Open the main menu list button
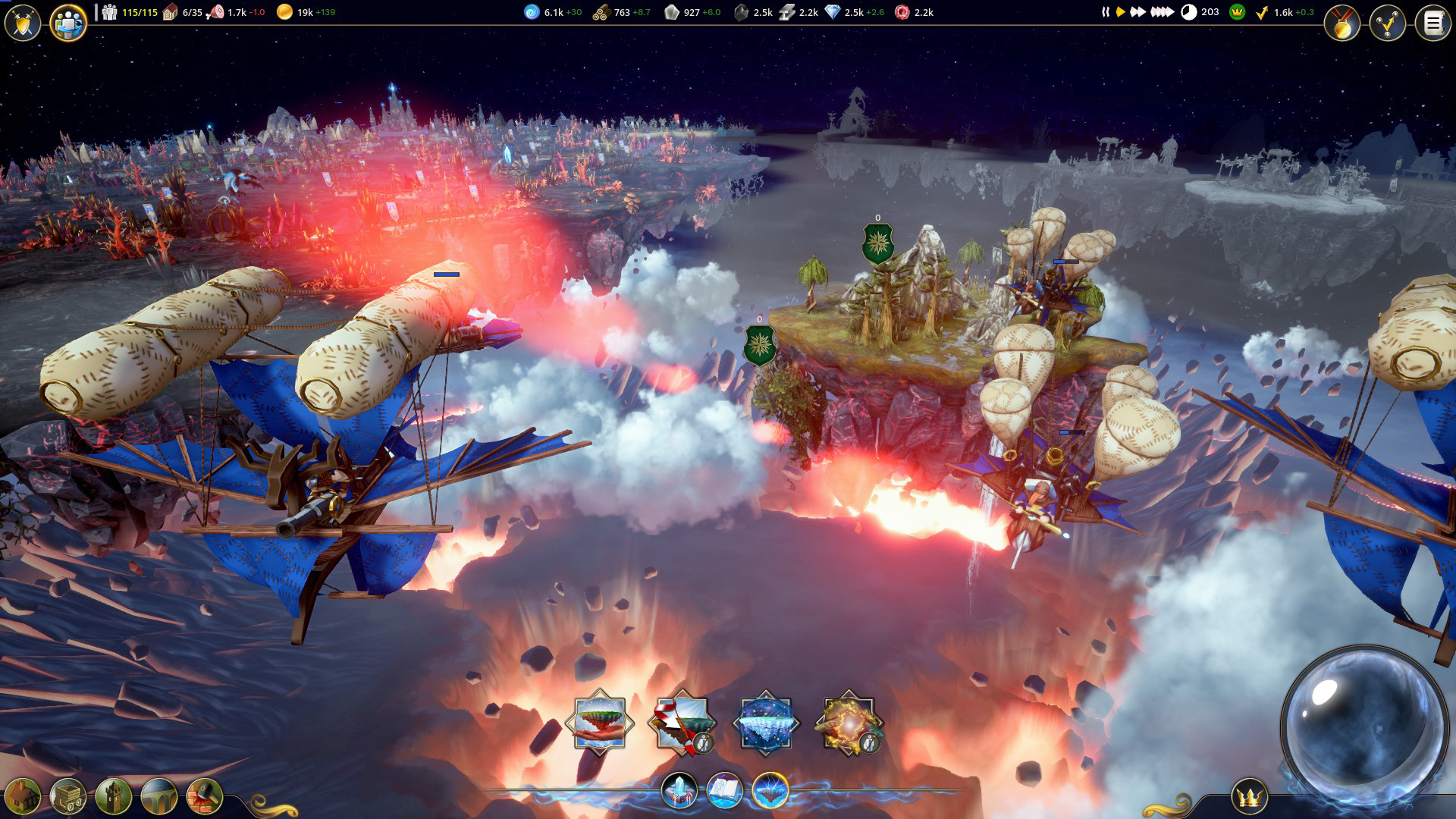This screenshot has height=819, width=1456. 1433,24
